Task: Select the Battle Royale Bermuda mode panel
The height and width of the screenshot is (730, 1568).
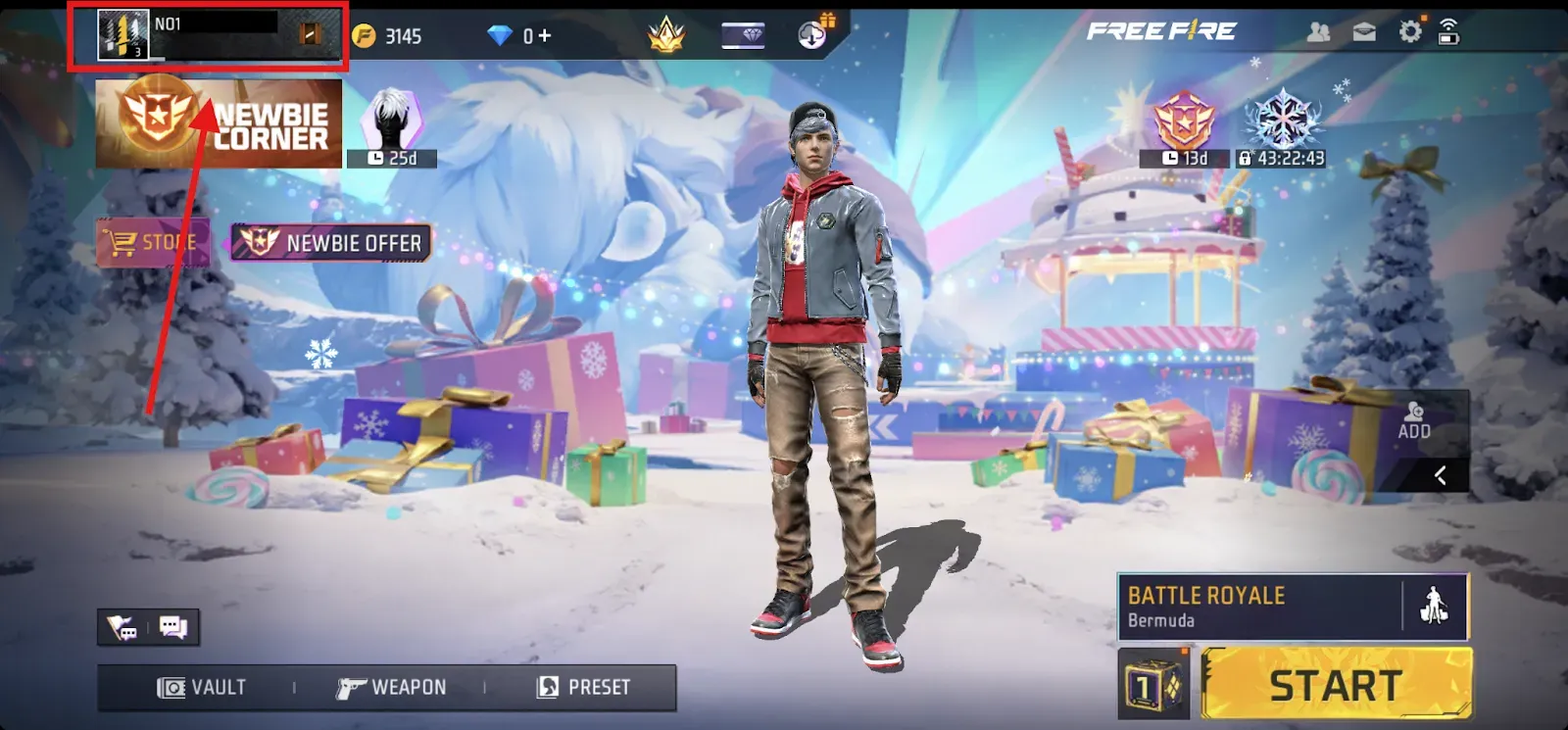Action: 1259,607
